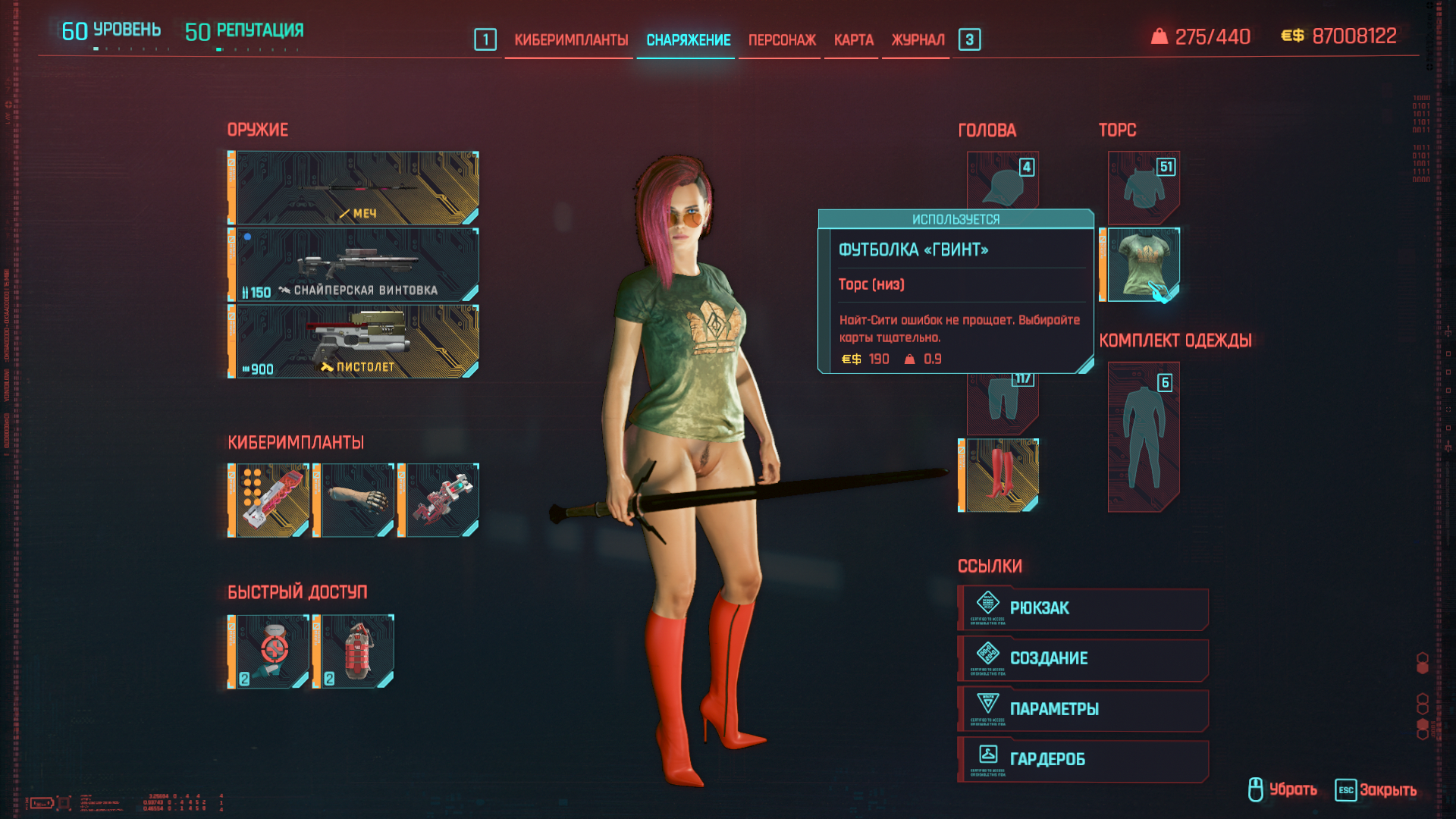The image size is (1456, 819).
Task: Open the Персонаж tab
Action: [782, 40]
